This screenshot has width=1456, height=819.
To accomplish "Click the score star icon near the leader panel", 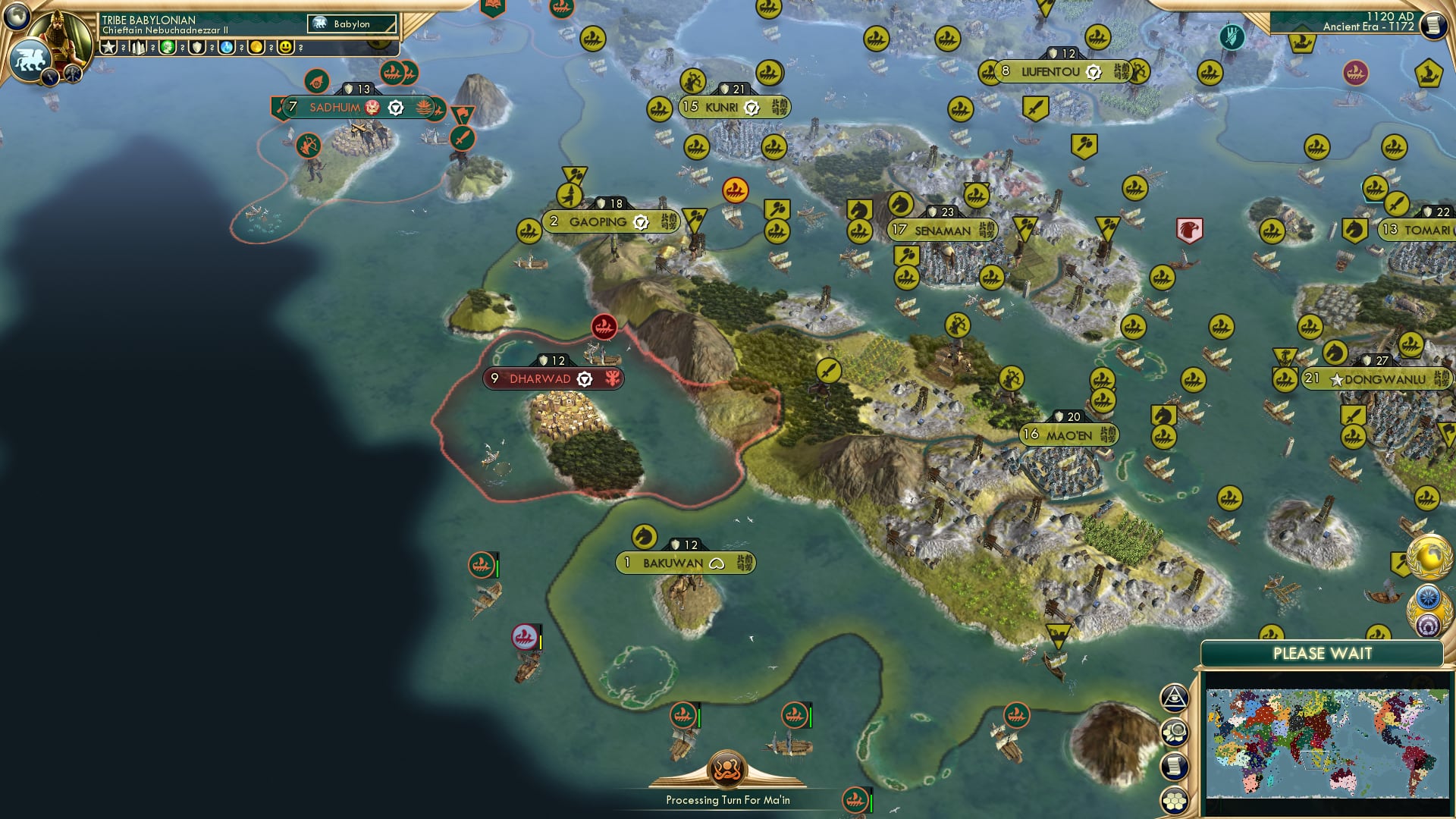I will (108, 47).
